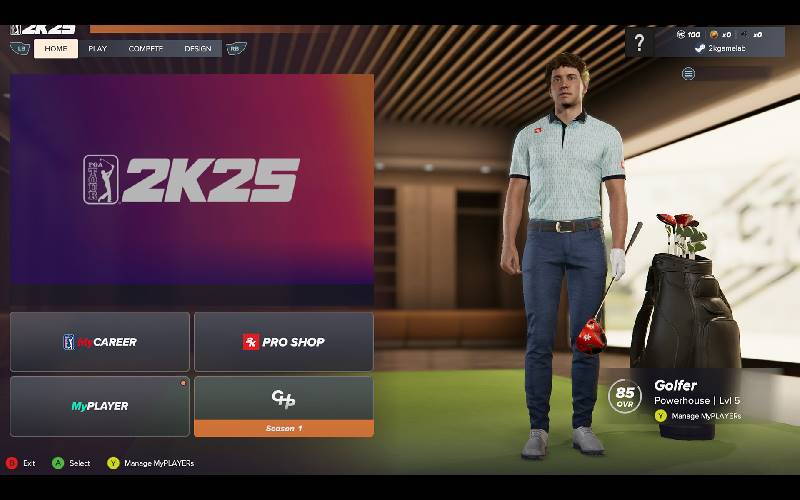The height and width of the screenshot is (500, 800).
Task: Open the PLAY tab
Action: [x=97, y=48]
